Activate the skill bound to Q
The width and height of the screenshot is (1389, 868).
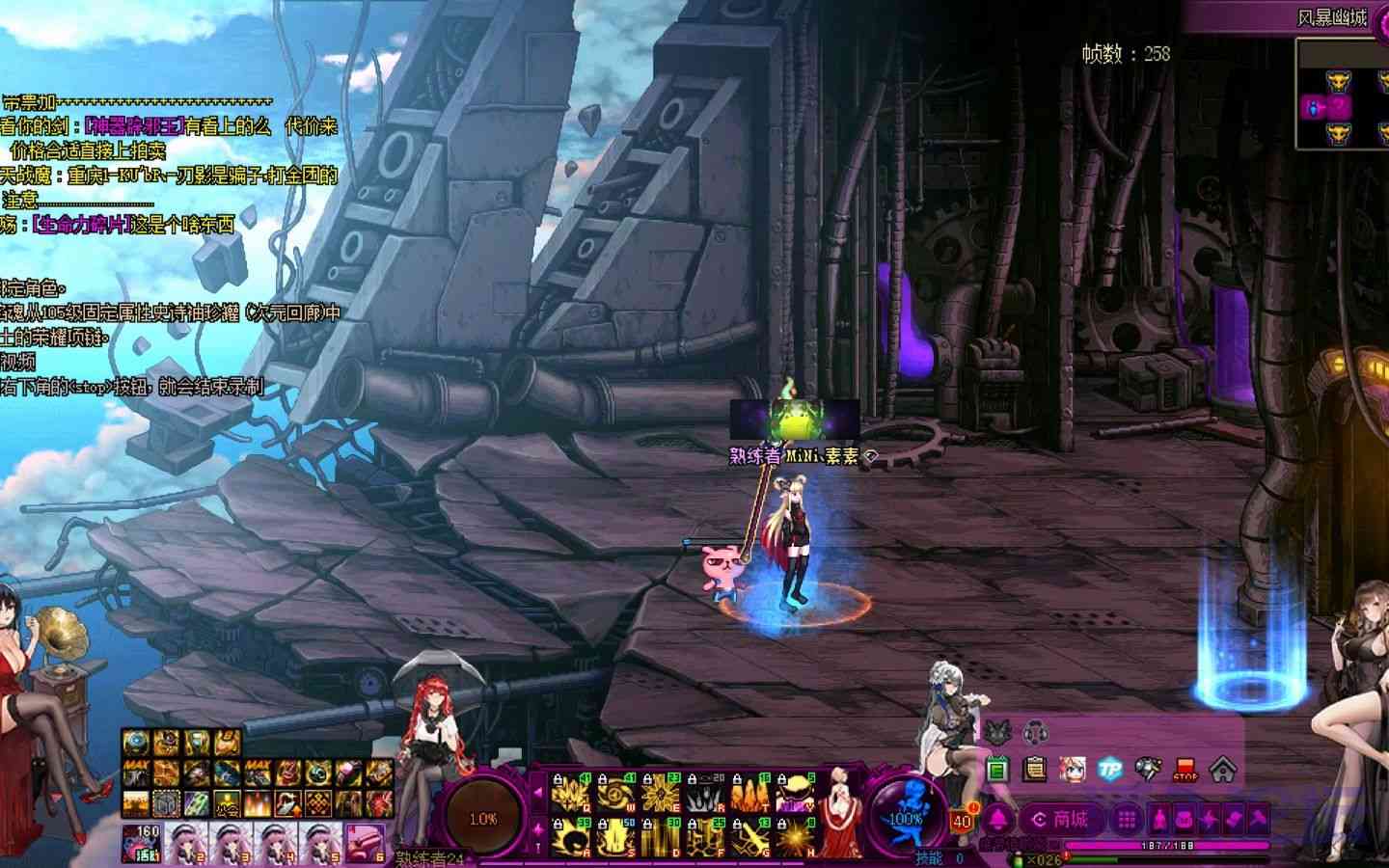570,793
